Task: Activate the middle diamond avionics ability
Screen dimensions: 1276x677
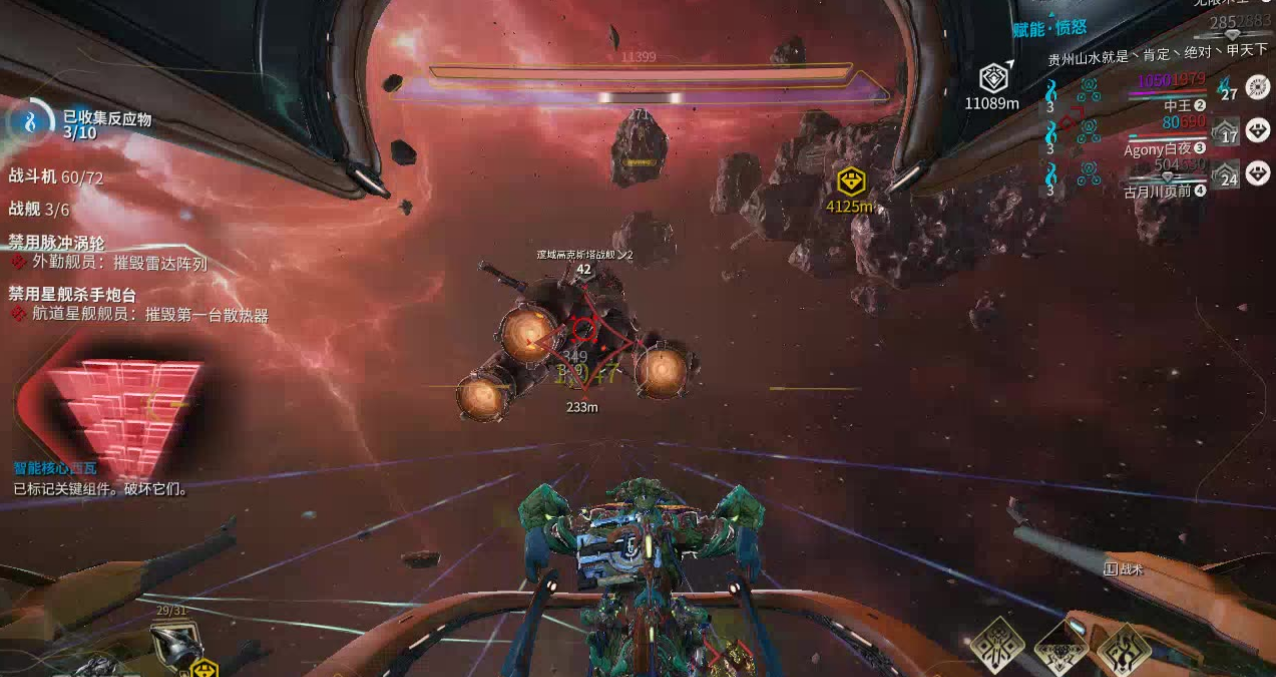Action: [1061, 646]
